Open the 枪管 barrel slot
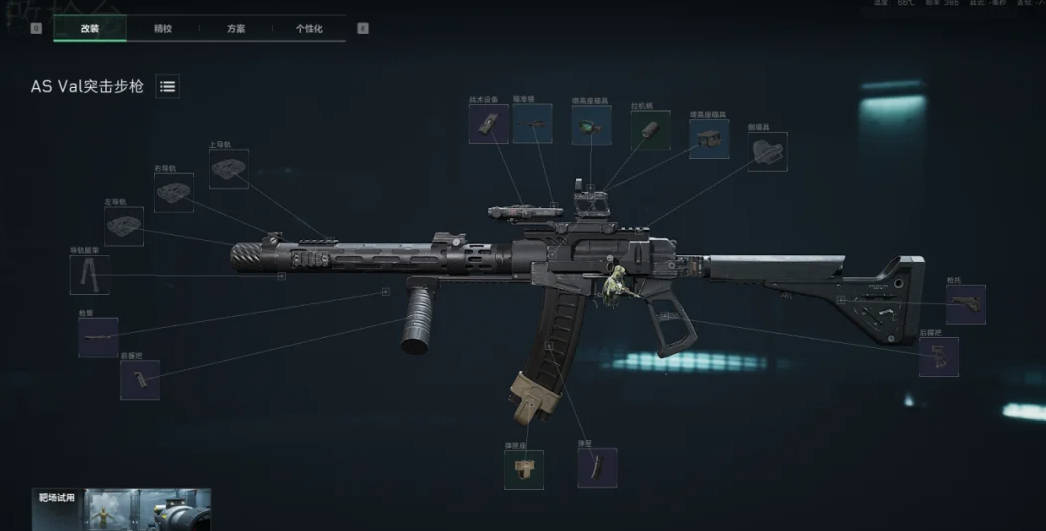Screen dimensions: 1046x531 point(98,338)
